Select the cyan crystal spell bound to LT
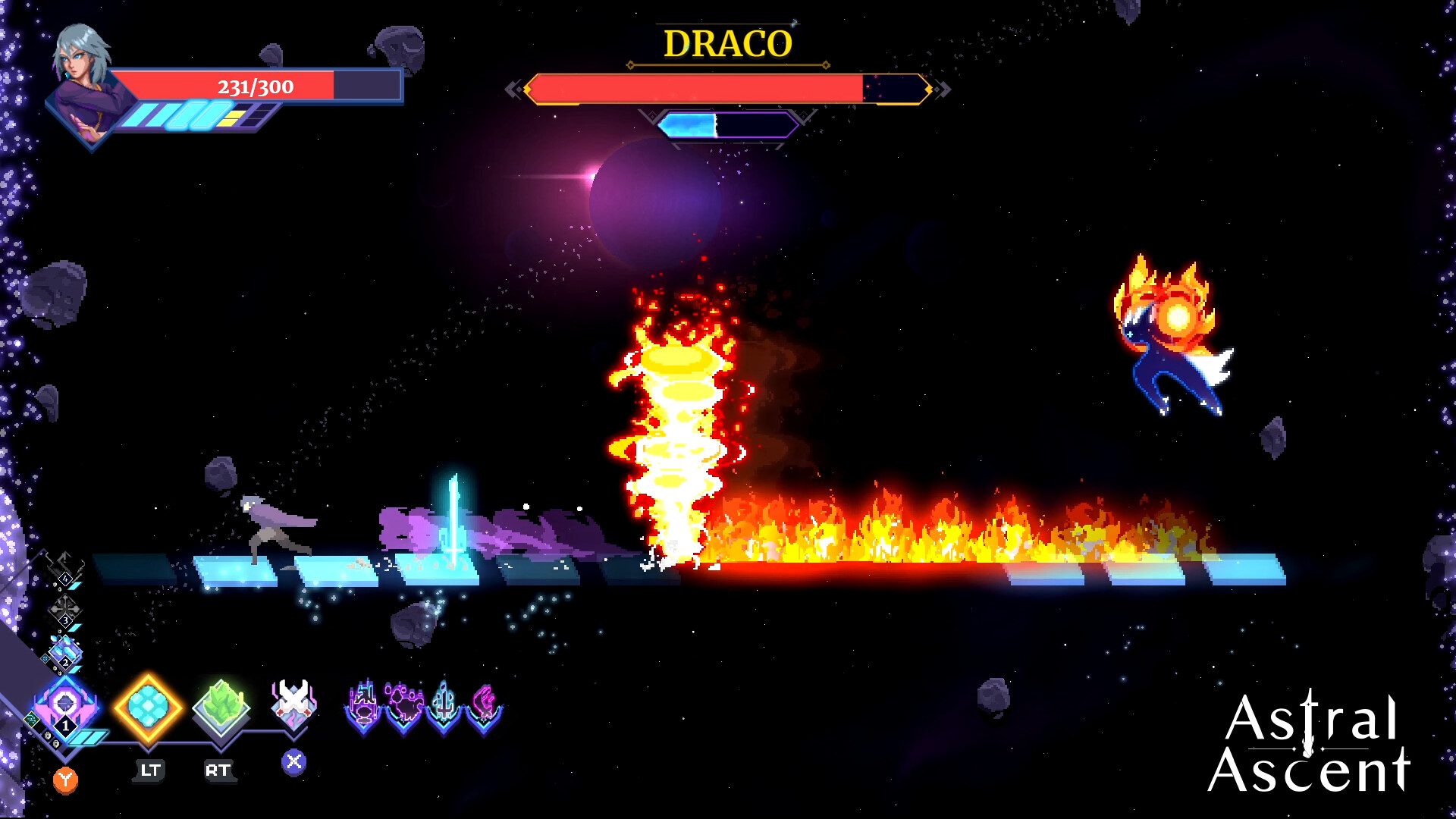Screen dimensions: 1456x819 (148, 706)
